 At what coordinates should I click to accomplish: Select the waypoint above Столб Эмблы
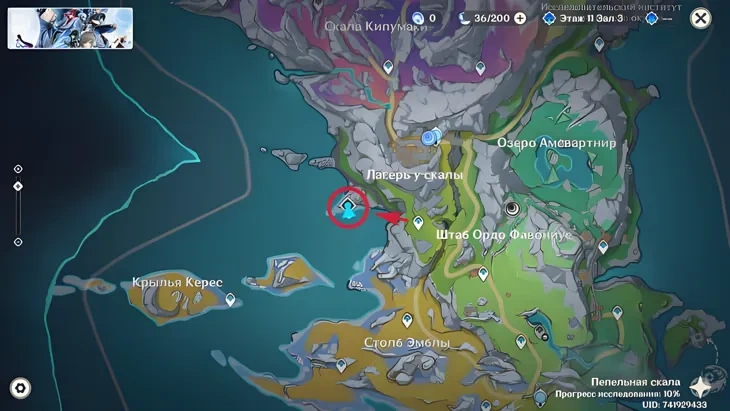coord(407,320)
